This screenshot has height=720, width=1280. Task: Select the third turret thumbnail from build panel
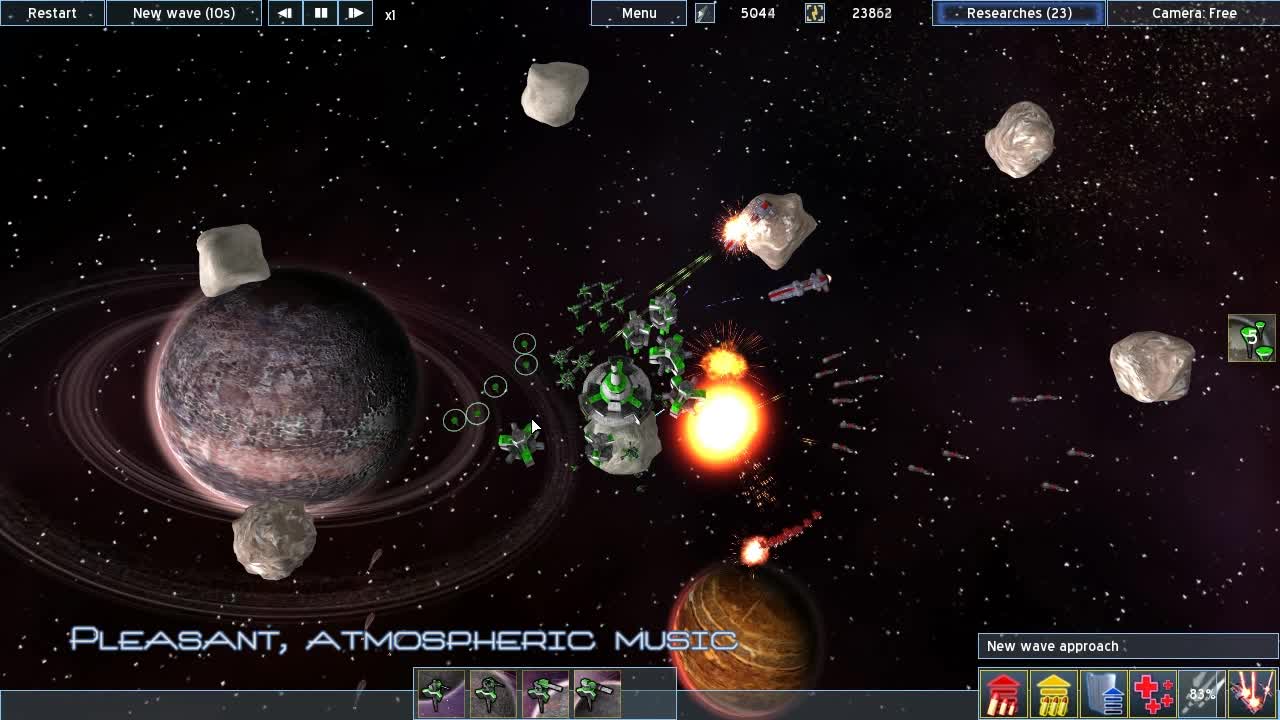coord(543,693)
